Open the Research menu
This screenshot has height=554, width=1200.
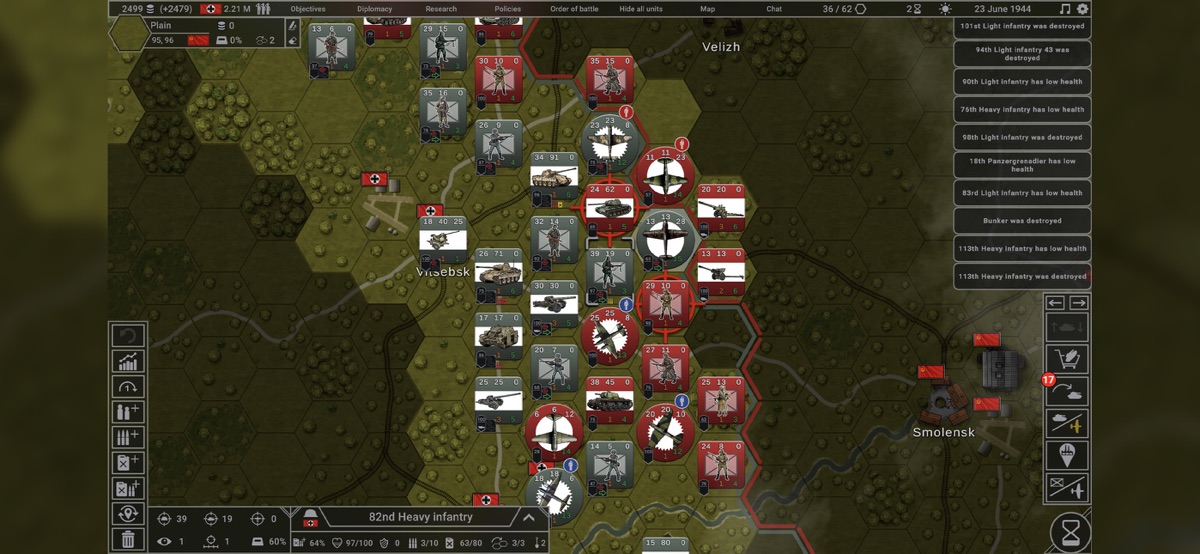pos(441,9)
